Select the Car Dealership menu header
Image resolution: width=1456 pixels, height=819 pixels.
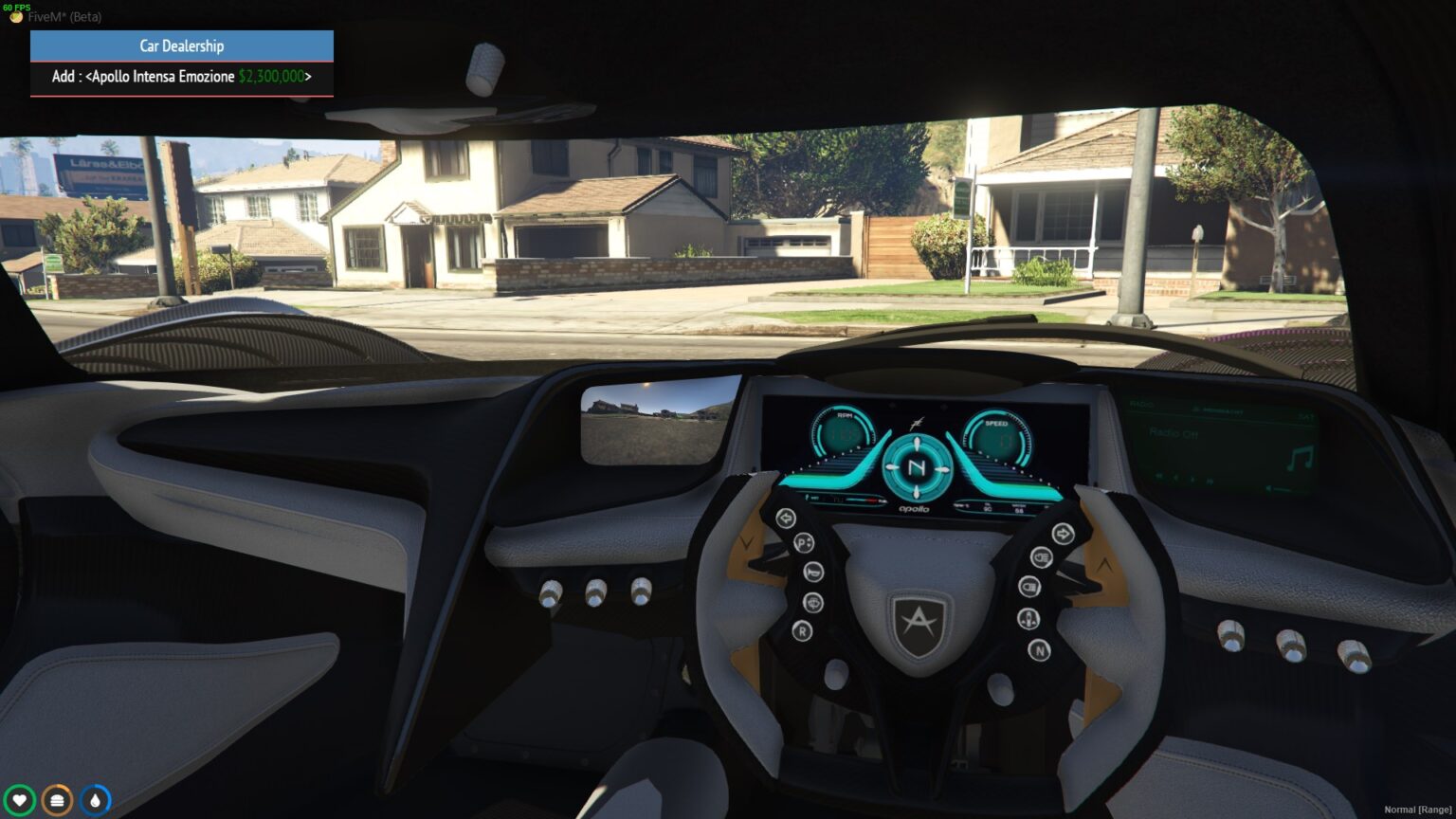coord(181,45)
